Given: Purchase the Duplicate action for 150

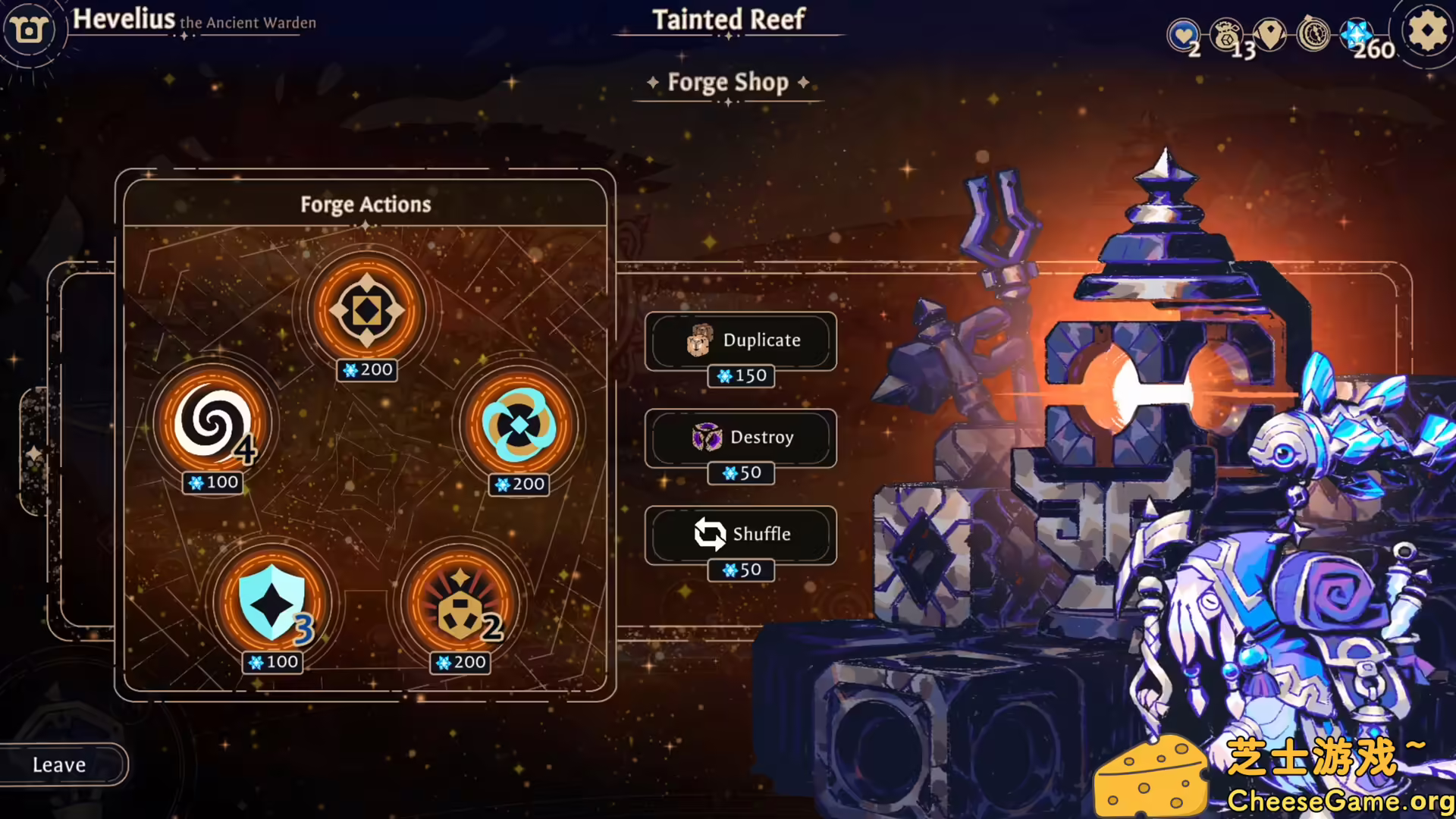Looking at the screenshot, I should [741, 342].
